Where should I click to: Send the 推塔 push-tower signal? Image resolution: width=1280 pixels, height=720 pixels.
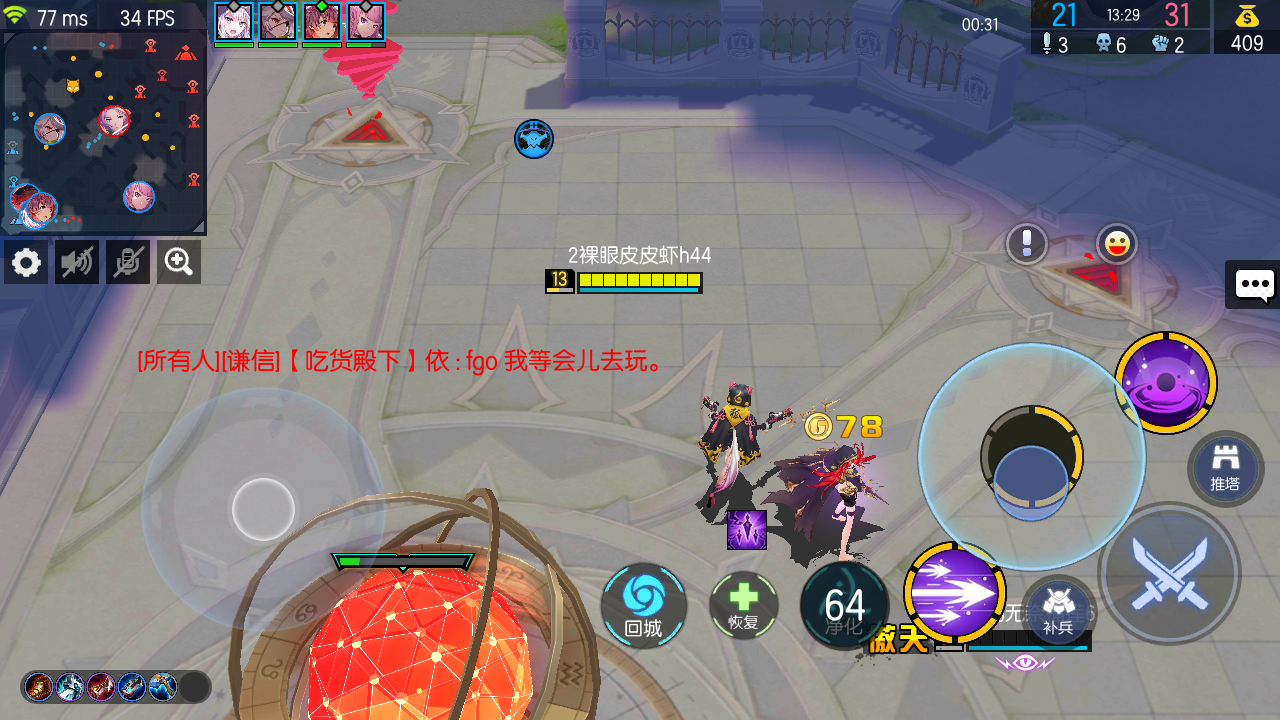click(x=1224, y=468)
